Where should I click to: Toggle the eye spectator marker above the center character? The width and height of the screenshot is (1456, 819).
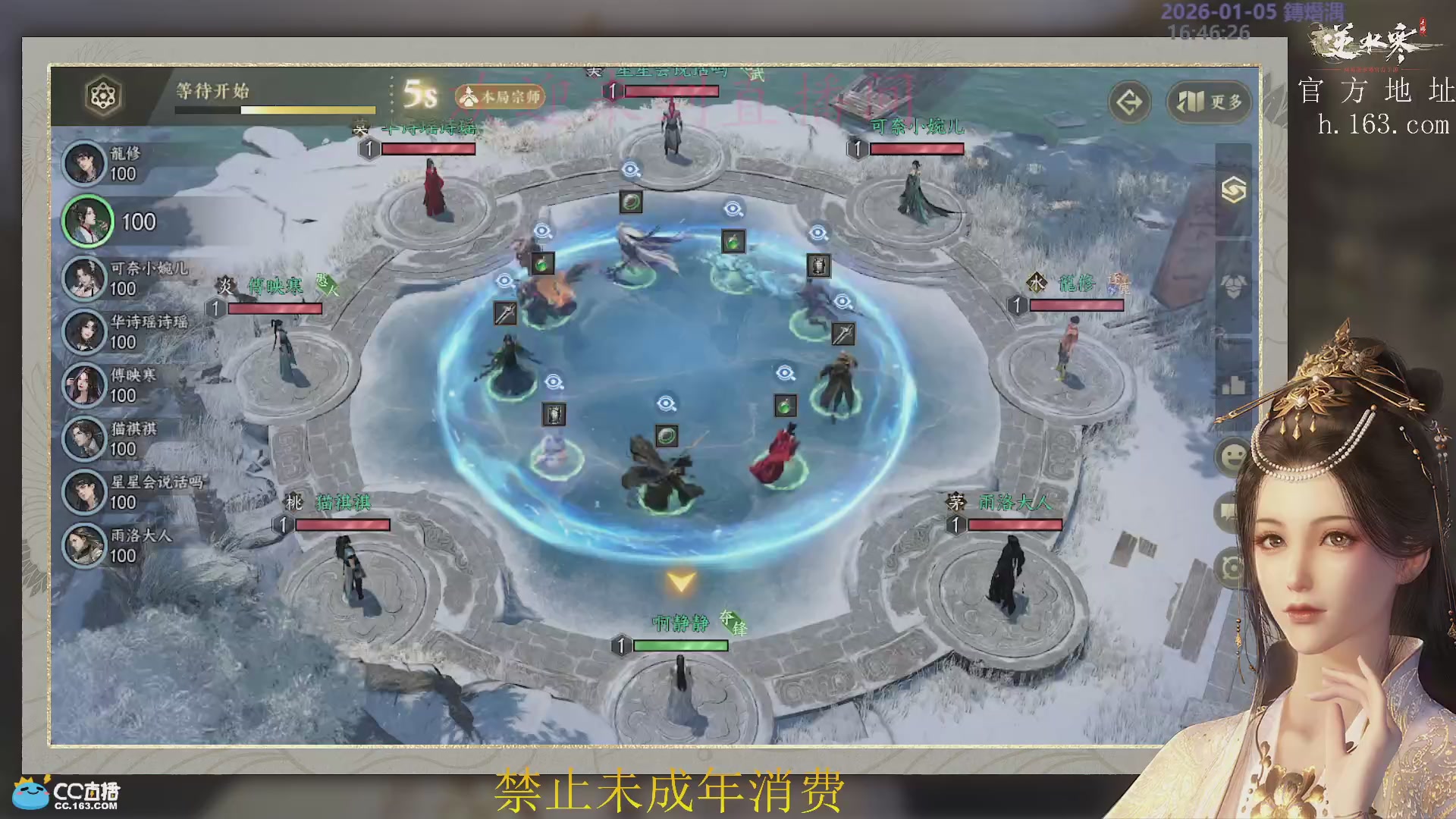[x=666, y=402]
